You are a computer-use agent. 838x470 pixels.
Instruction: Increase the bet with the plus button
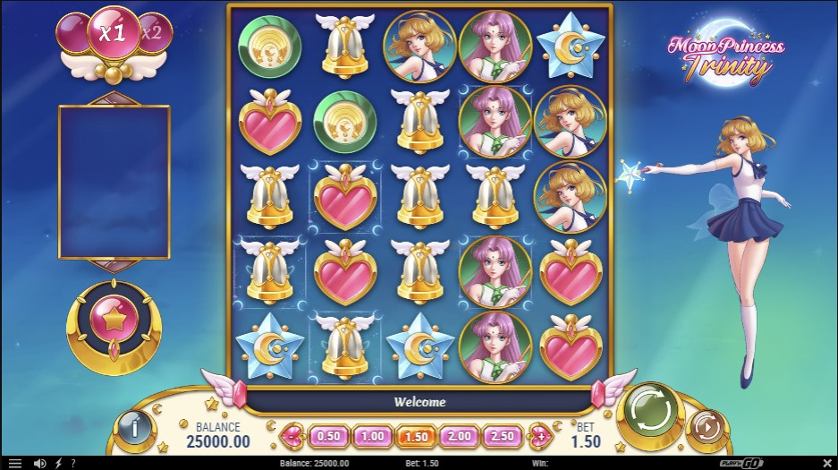[x=537, y=436]
